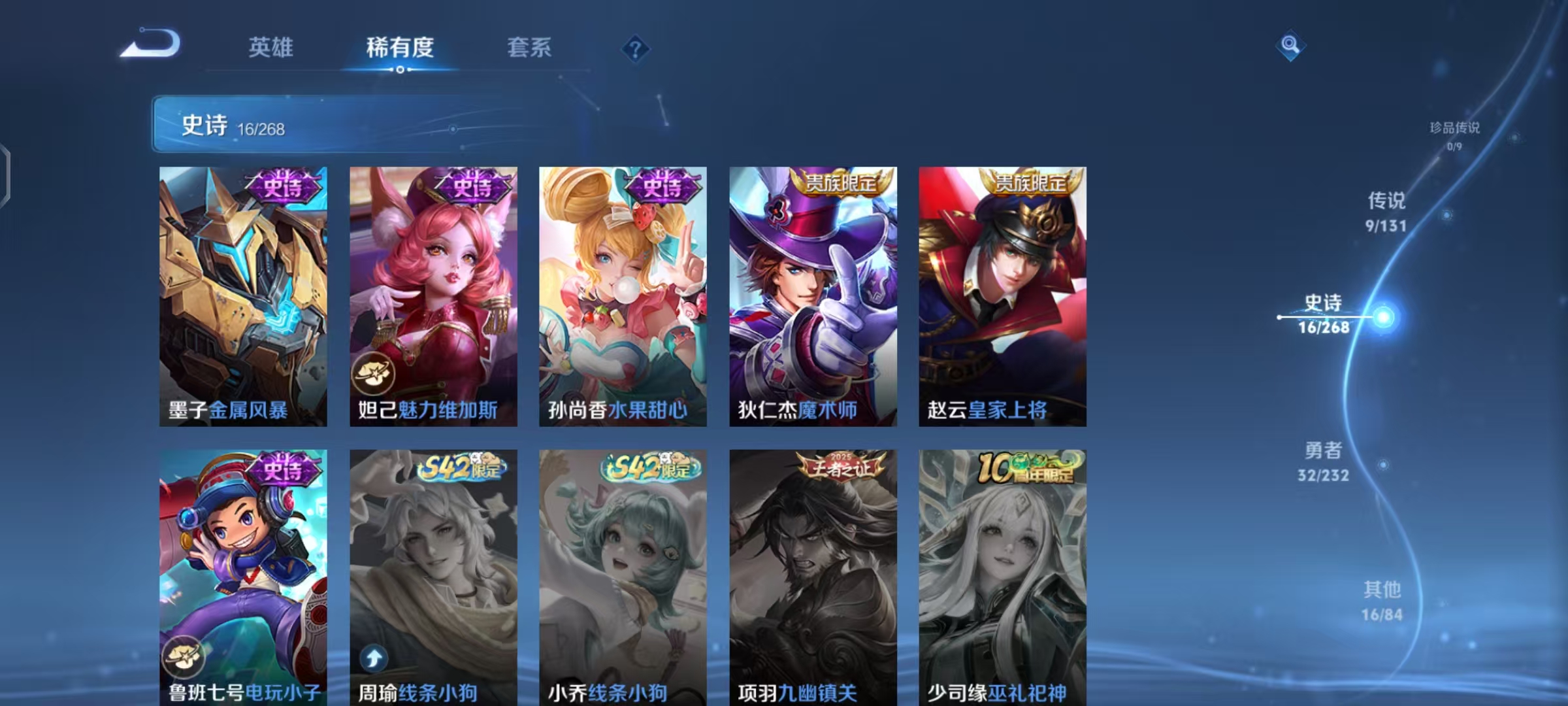This screenshot has height=706, width=1568.
Task: Open the 墨子金属风暴 skin thumbnail
Action: [240, 294]
